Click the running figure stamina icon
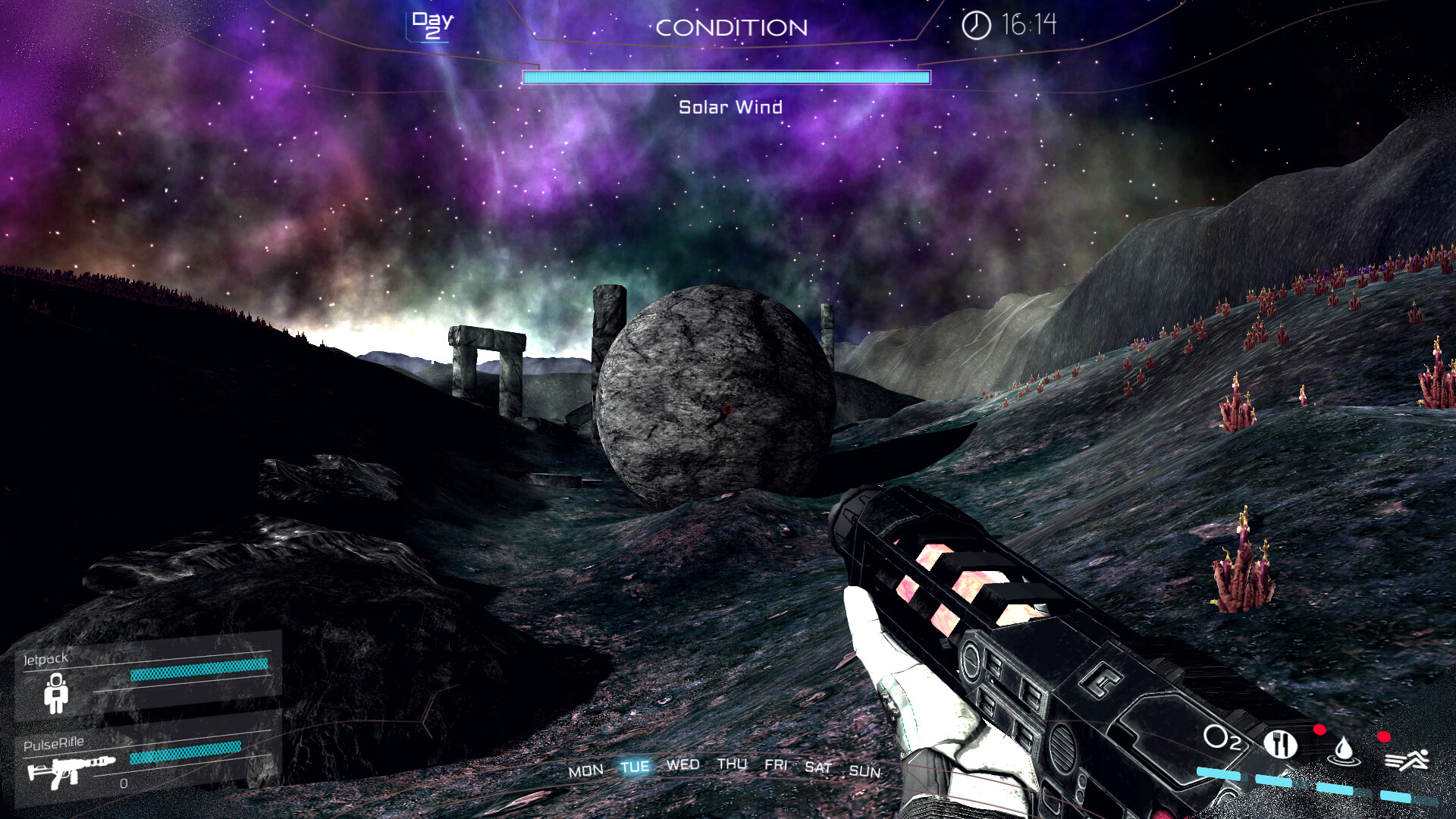The image size is (1456, 819). (1407, 759)
